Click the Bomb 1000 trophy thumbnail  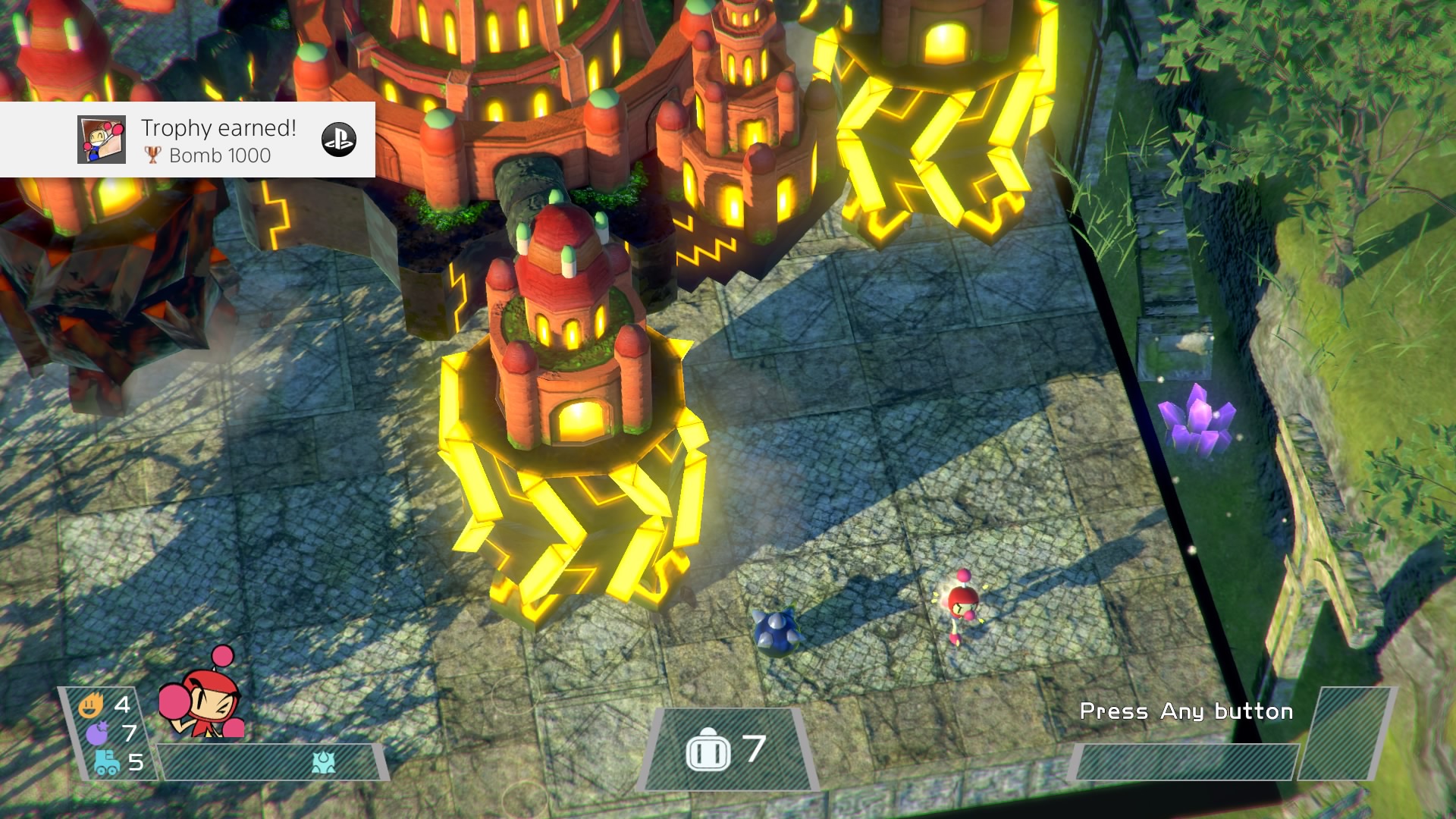pos(102,140)
